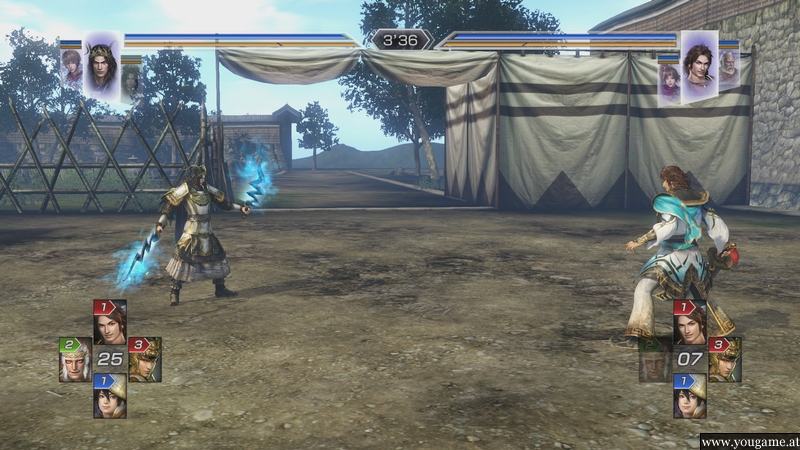The width and height of the screenshot is (800, 450).
Task: Pick the blue 1 straw-hat card near 07
Action: click(x=689, y=395)
